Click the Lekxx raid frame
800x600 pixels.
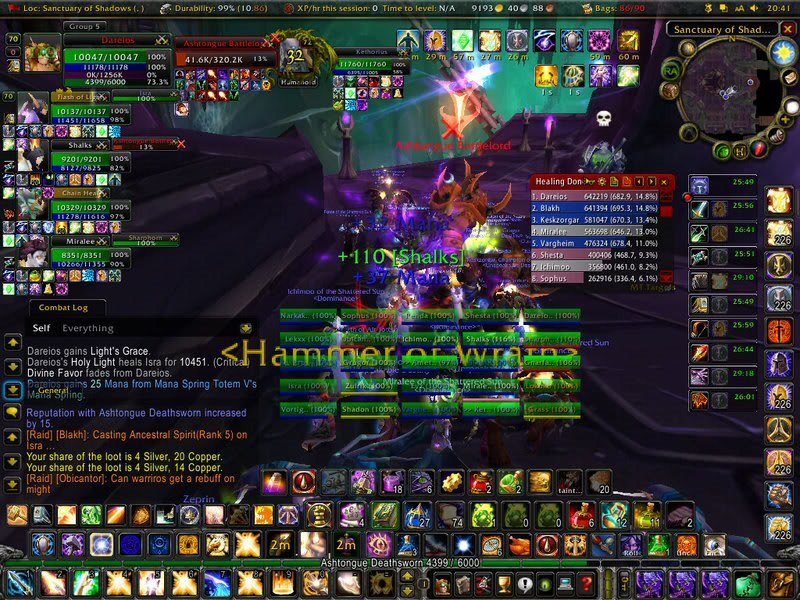(307, 340)
